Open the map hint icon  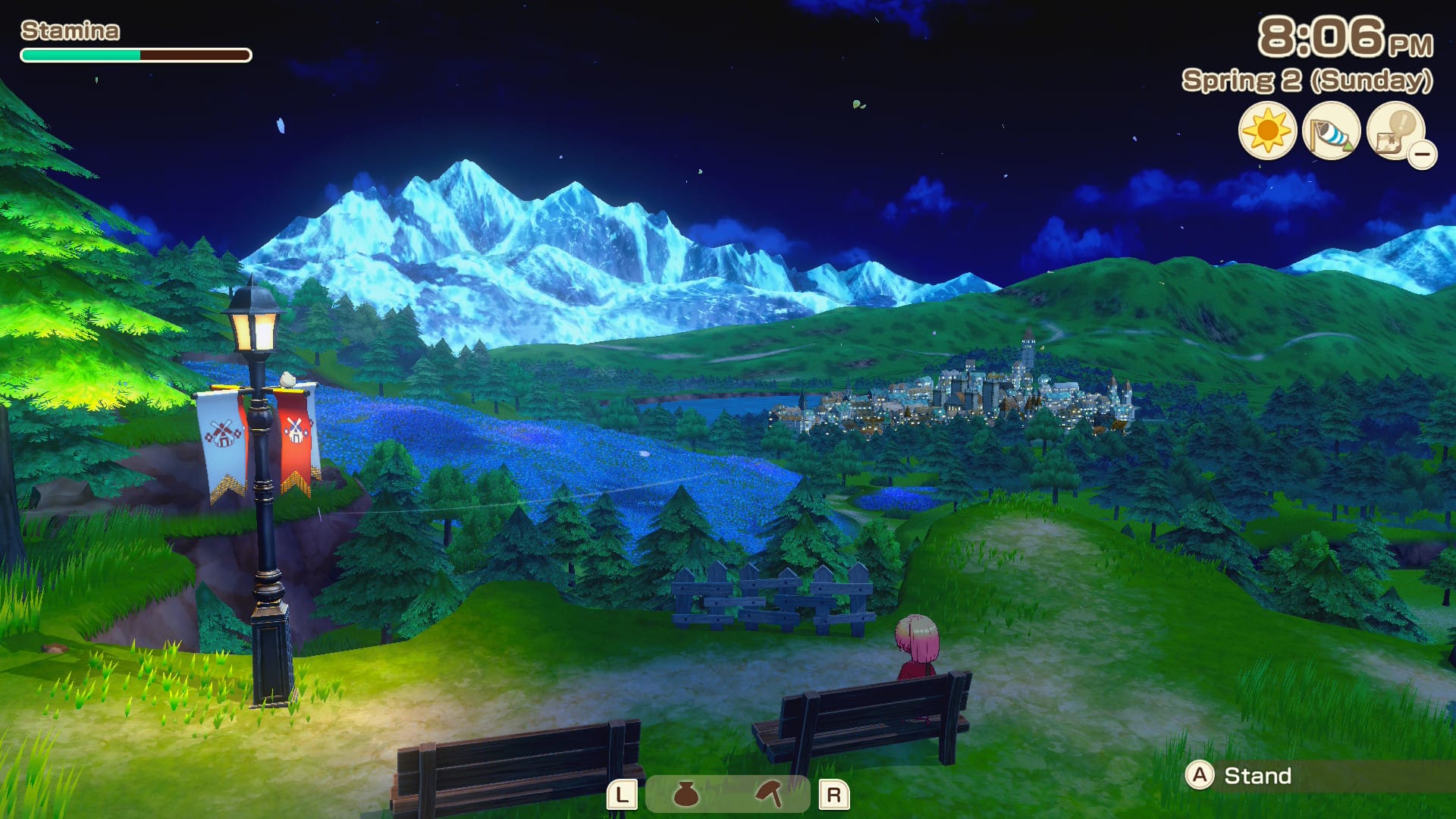click(x=1395, y=131)
